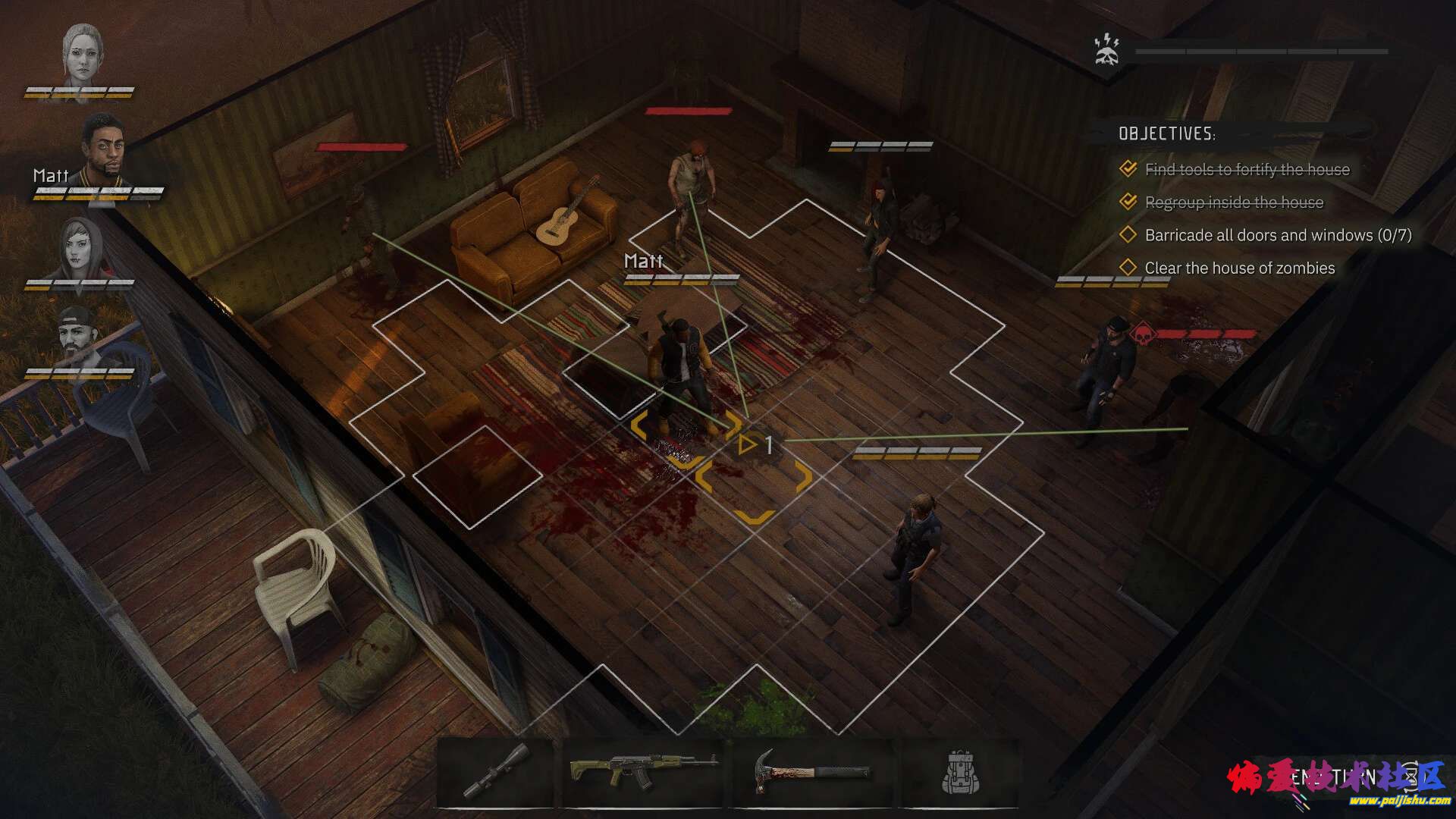The height and width of the screenshot is (819, 1456).
Task: Select the clear house of zombies objective
Action: (1239, 268)
